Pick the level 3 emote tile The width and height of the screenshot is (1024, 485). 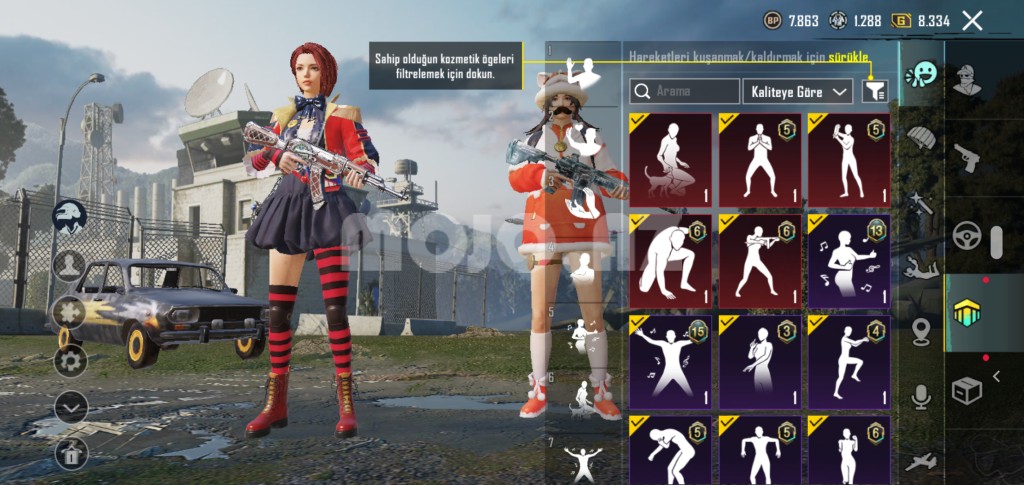pyautogui.click(x=759, y=362)
